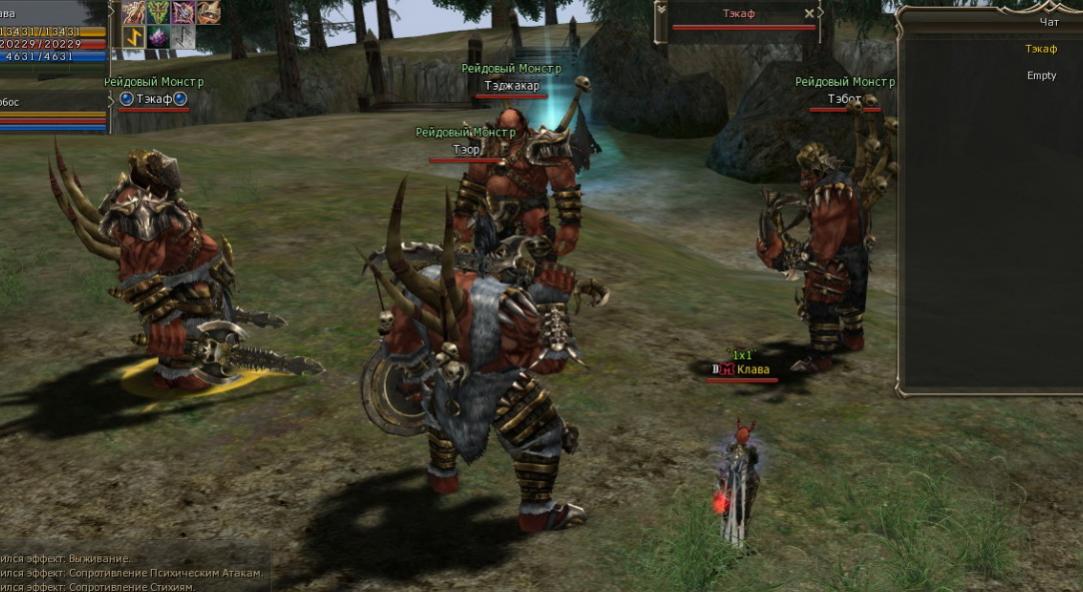Select the purple shield buff icon
The image size is (1083, 592).
183,12
